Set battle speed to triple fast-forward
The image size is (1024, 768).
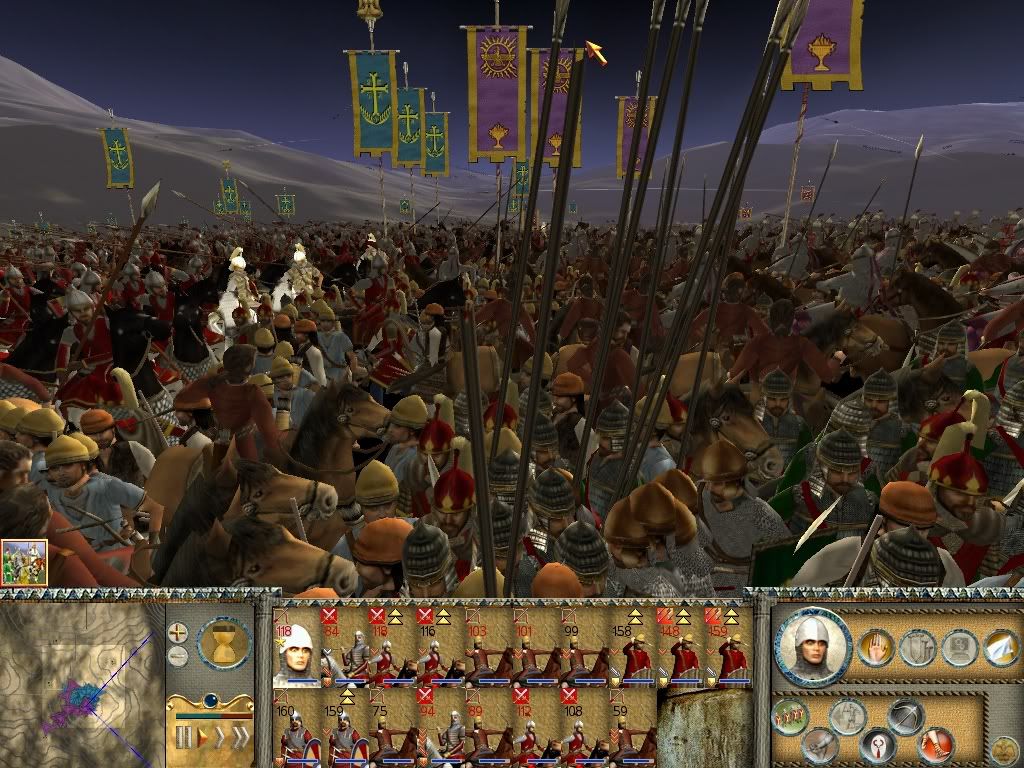pyautogui.click(x=240, y=739)
